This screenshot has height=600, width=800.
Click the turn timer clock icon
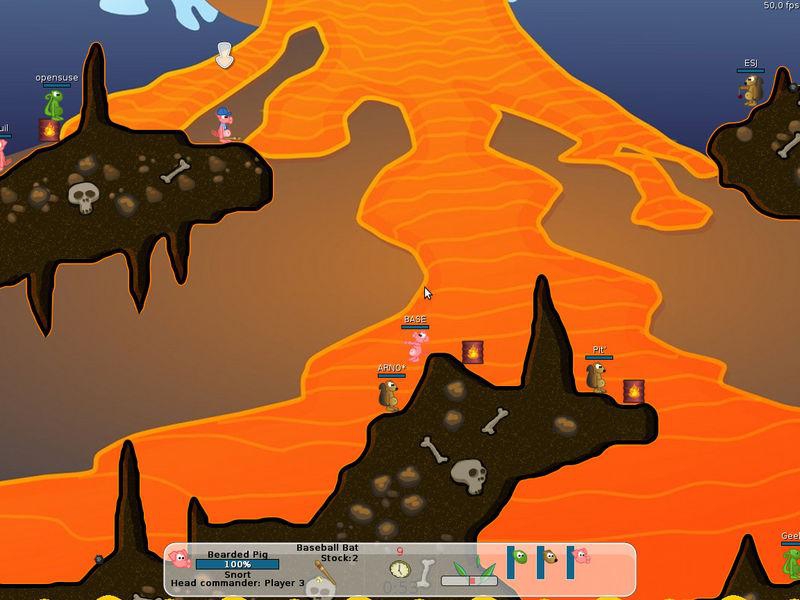coord(400,569)
